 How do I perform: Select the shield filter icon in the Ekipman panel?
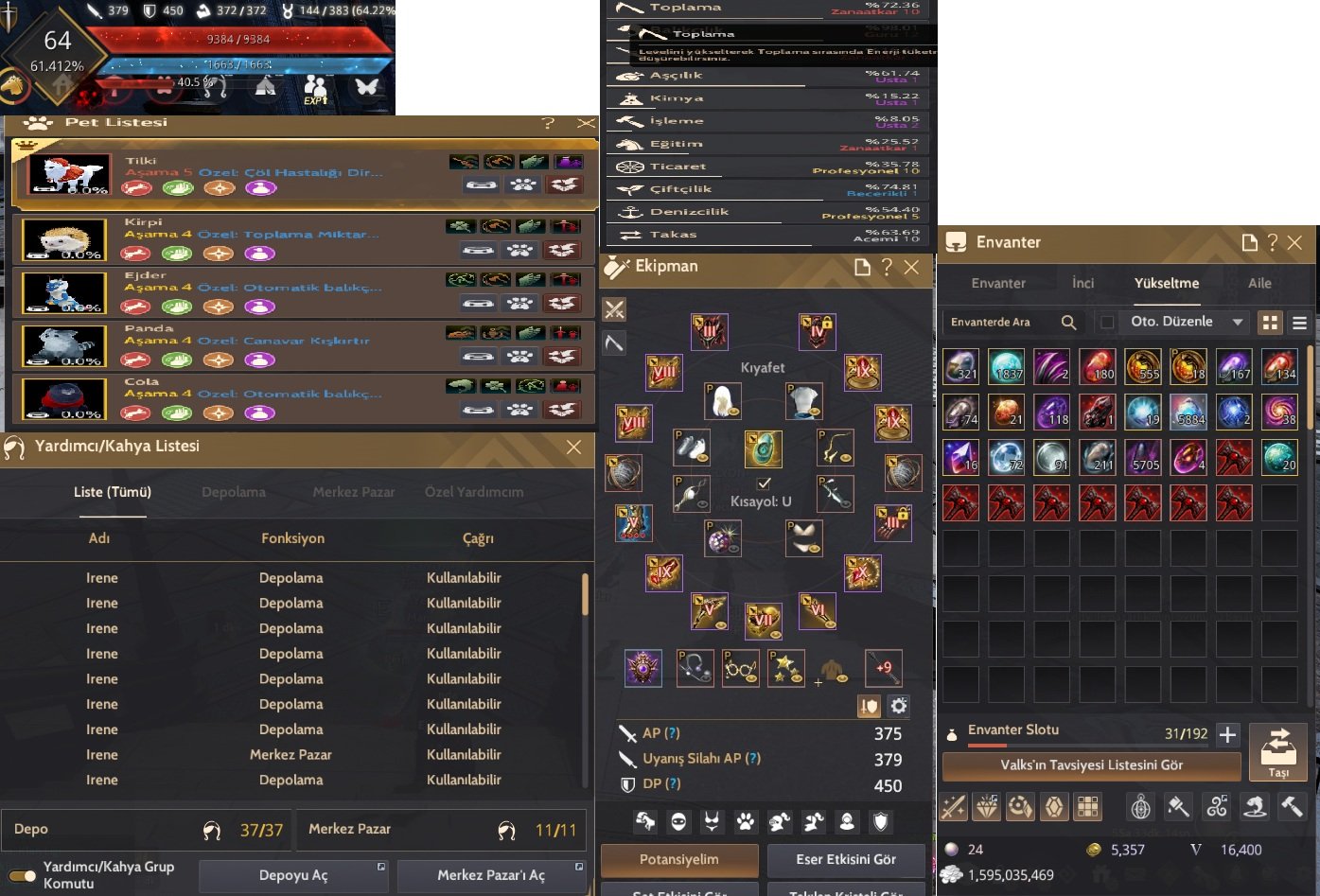(x=880, y=821)
